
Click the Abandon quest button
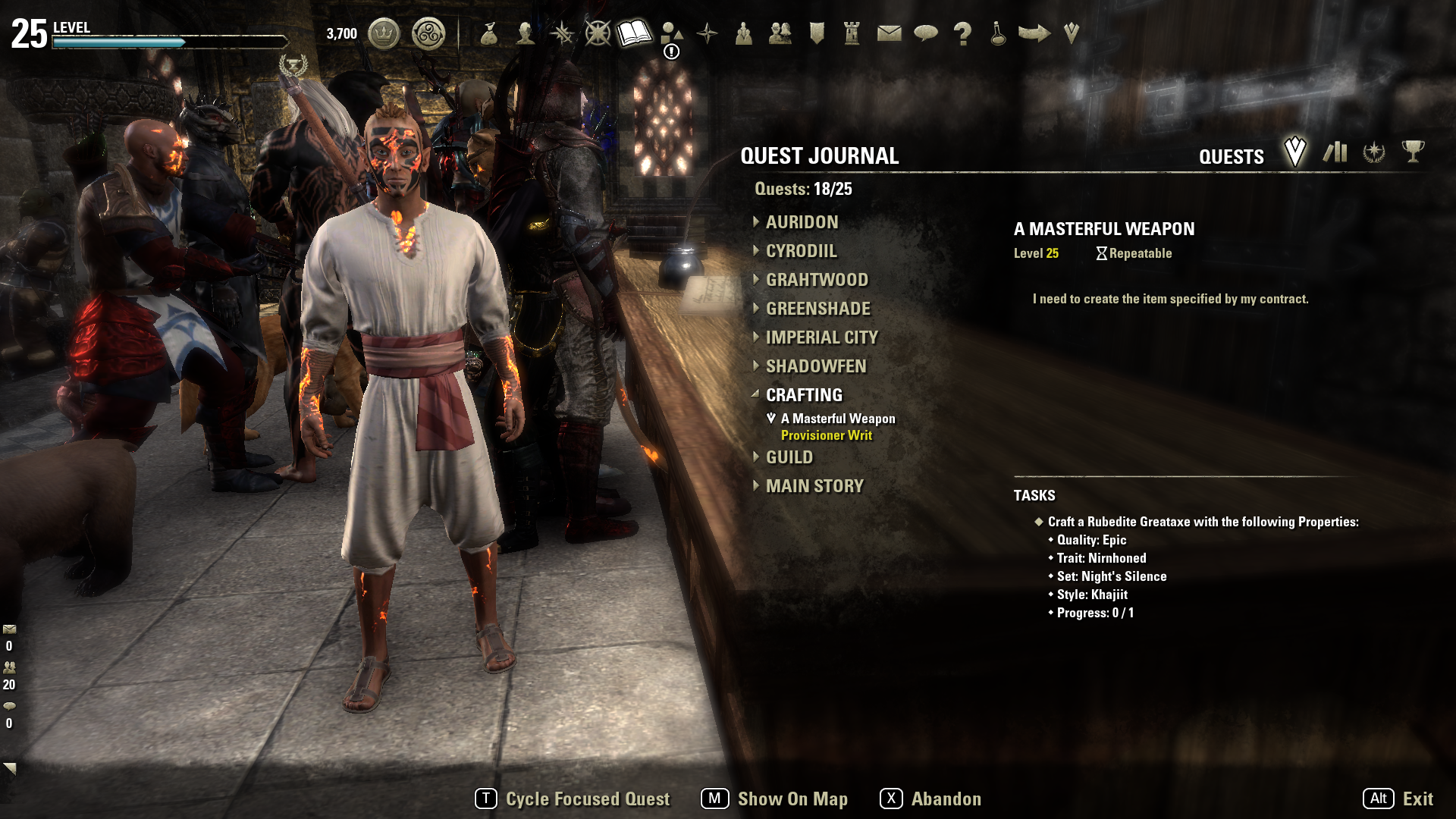(x=930, y=799)
